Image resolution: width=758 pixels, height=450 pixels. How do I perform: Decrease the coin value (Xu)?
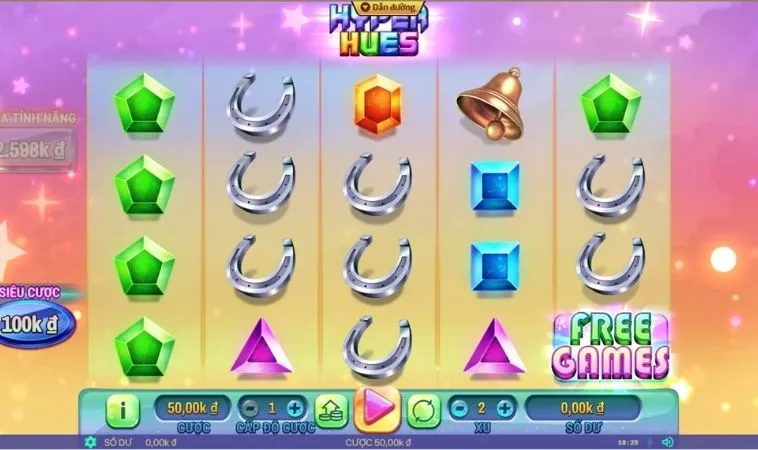pos(458,408)
